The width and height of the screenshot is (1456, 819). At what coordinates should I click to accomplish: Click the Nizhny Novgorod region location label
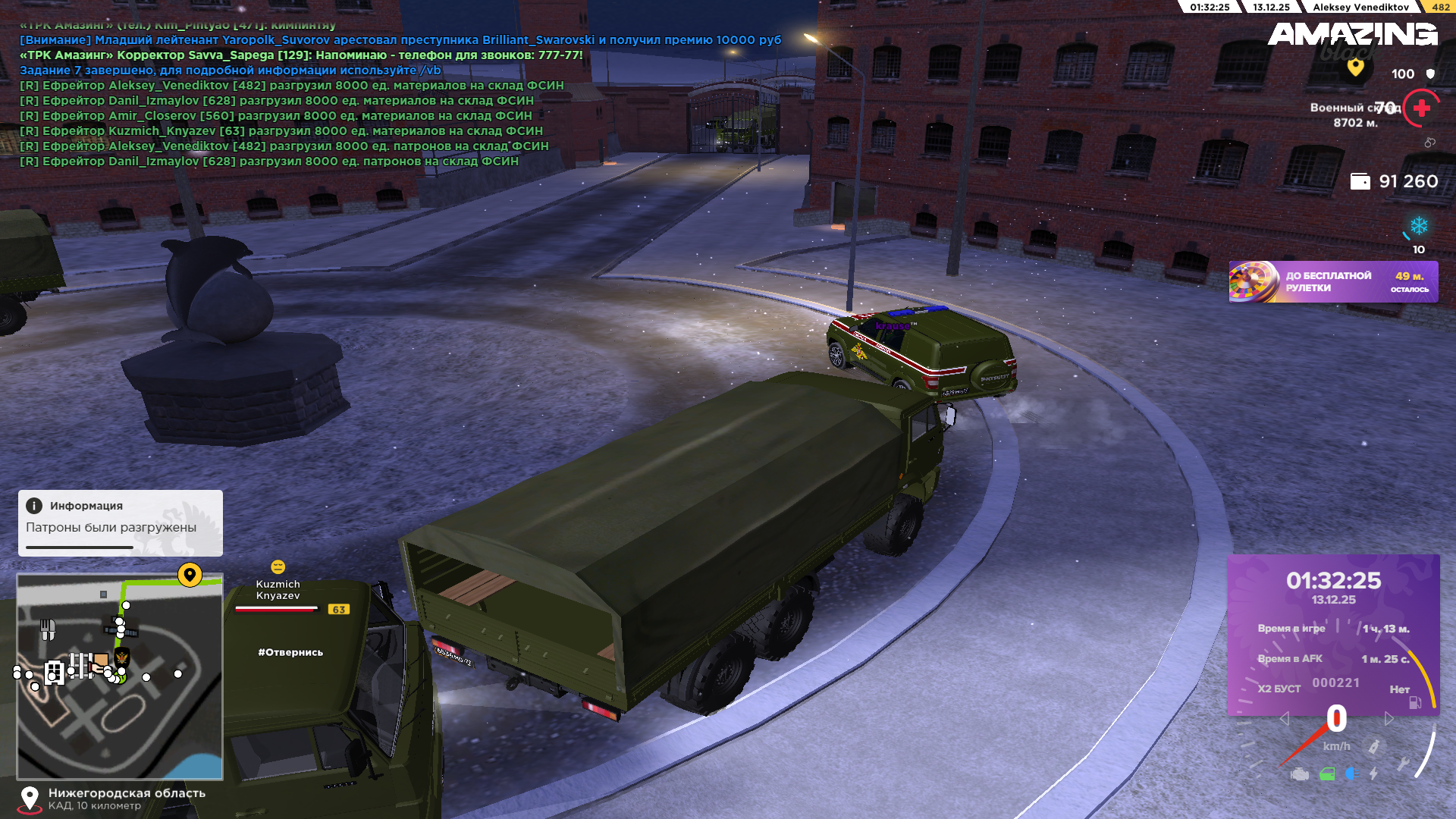click(127, 793)
